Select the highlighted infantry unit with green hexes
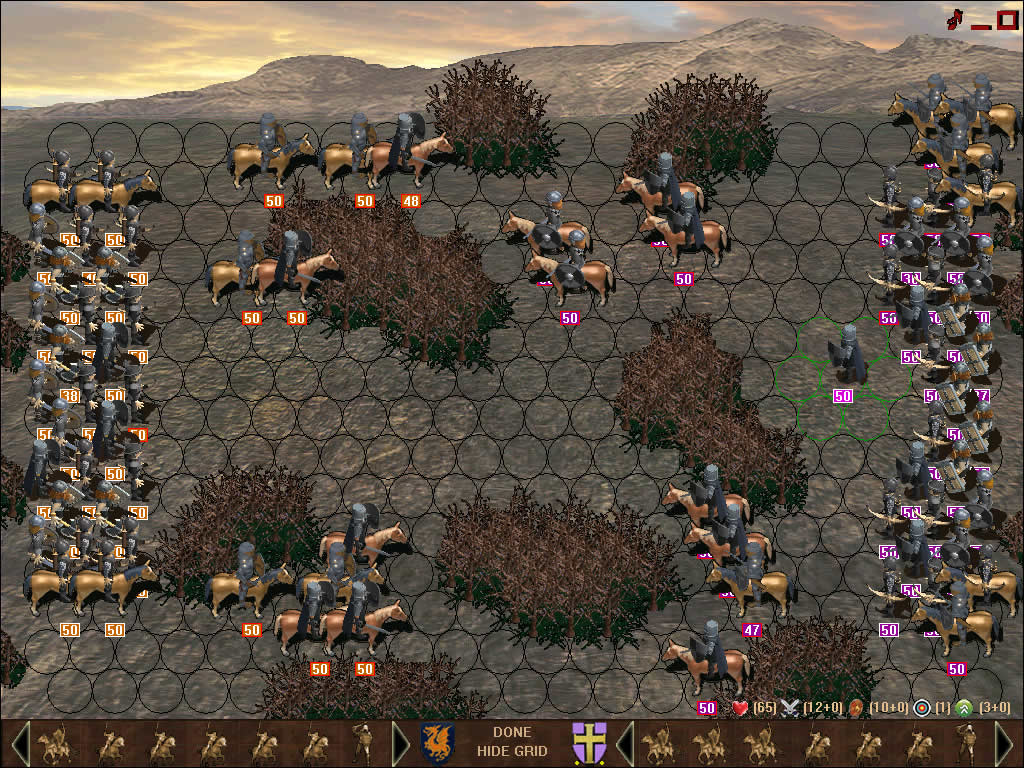The height and width of the screenshot is (768, 1024). tap(845, 355)
